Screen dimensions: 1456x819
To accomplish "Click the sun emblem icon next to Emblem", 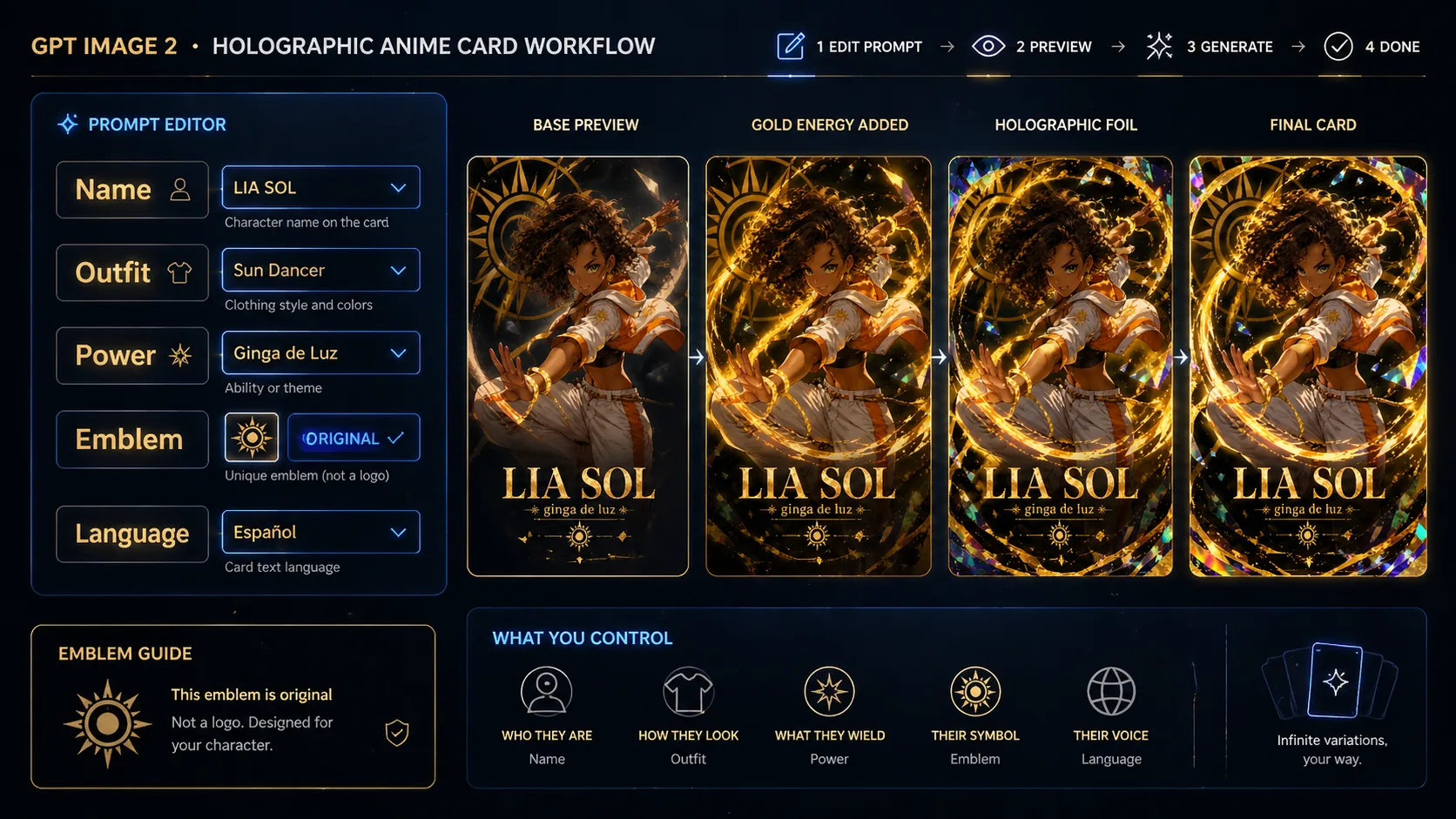I will pos(251,438).
